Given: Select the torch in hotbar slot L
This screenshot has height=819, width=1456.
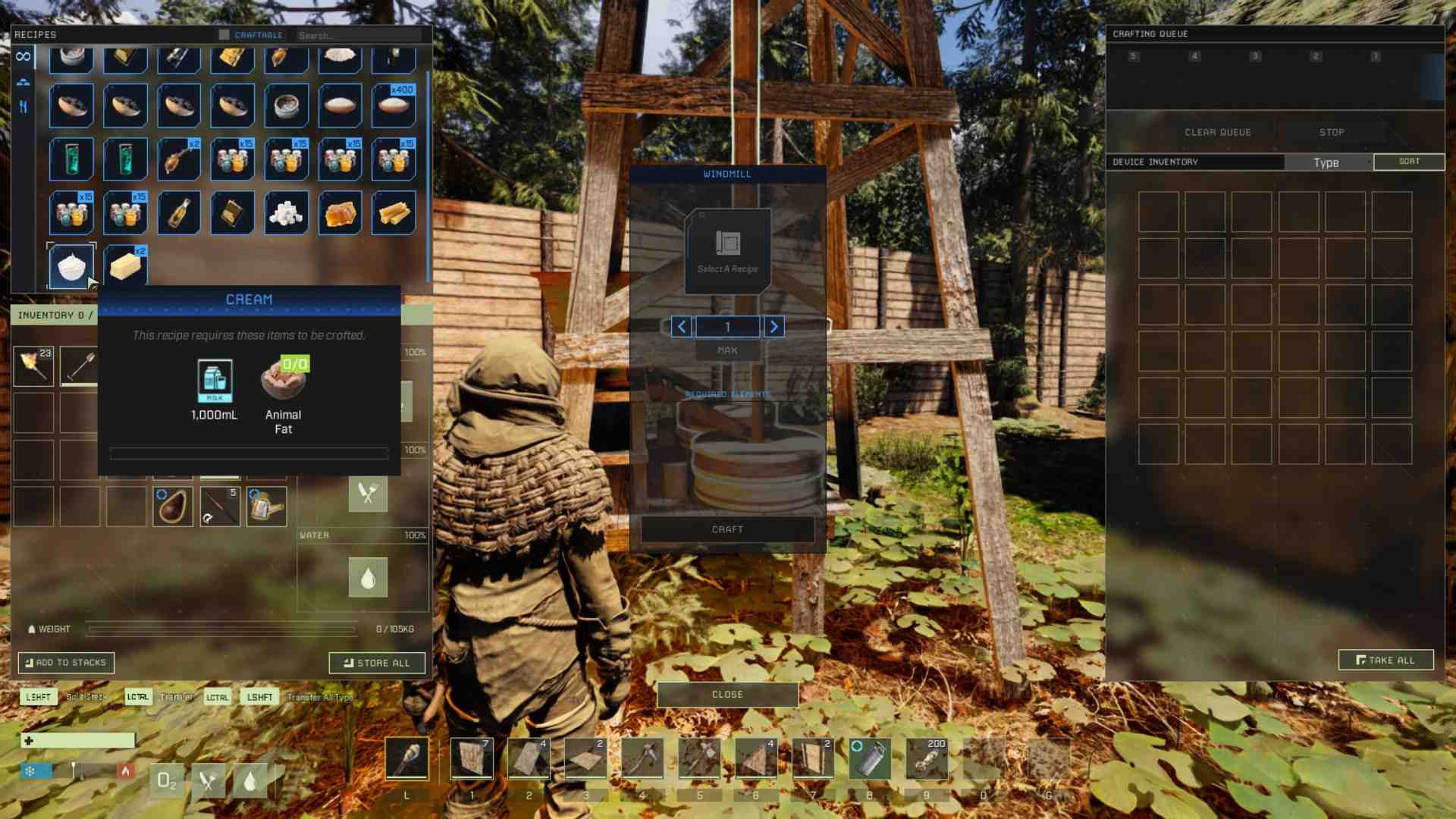Looking at the screenshot, I should tap(407, 757).
